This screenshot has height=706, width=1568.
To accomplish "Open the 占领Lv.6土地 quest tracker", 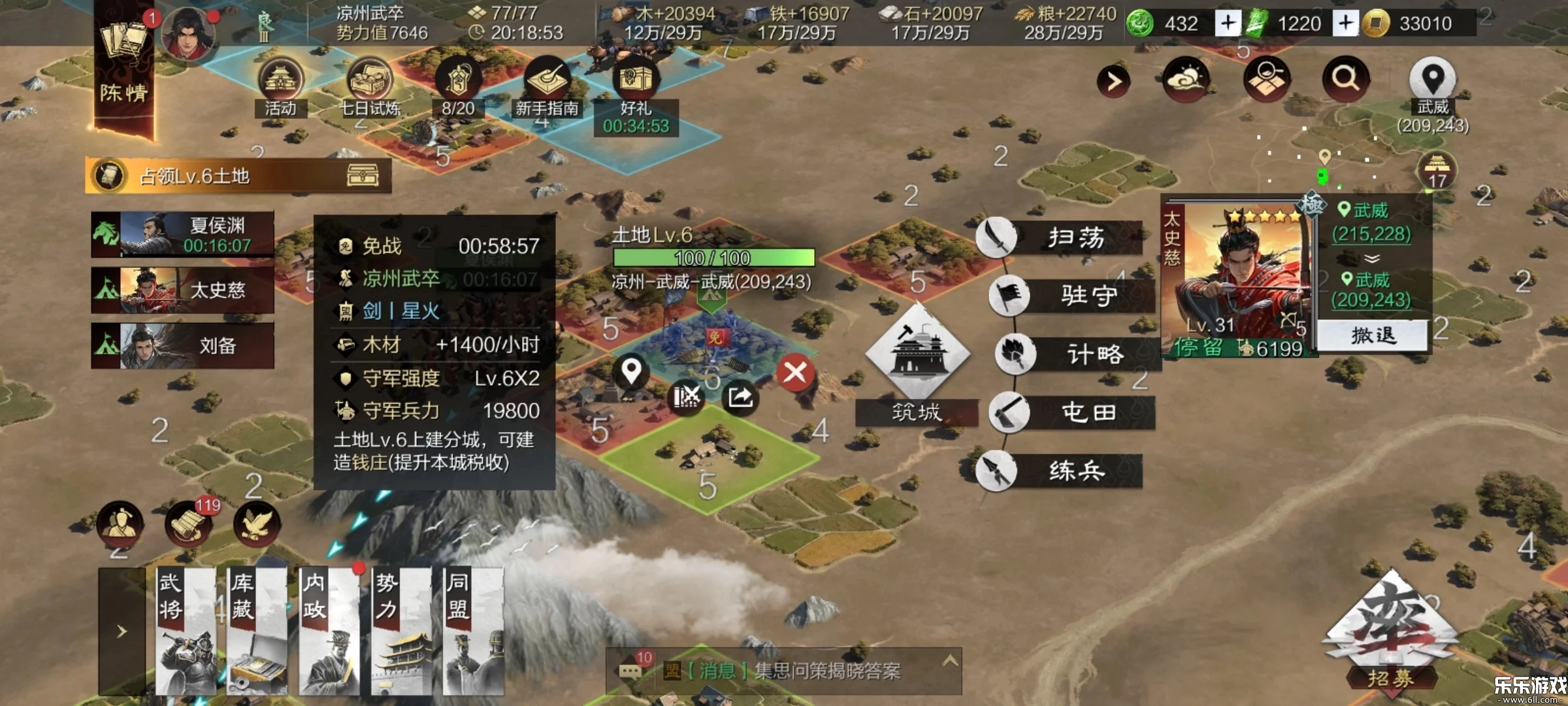I will point(238,176).
